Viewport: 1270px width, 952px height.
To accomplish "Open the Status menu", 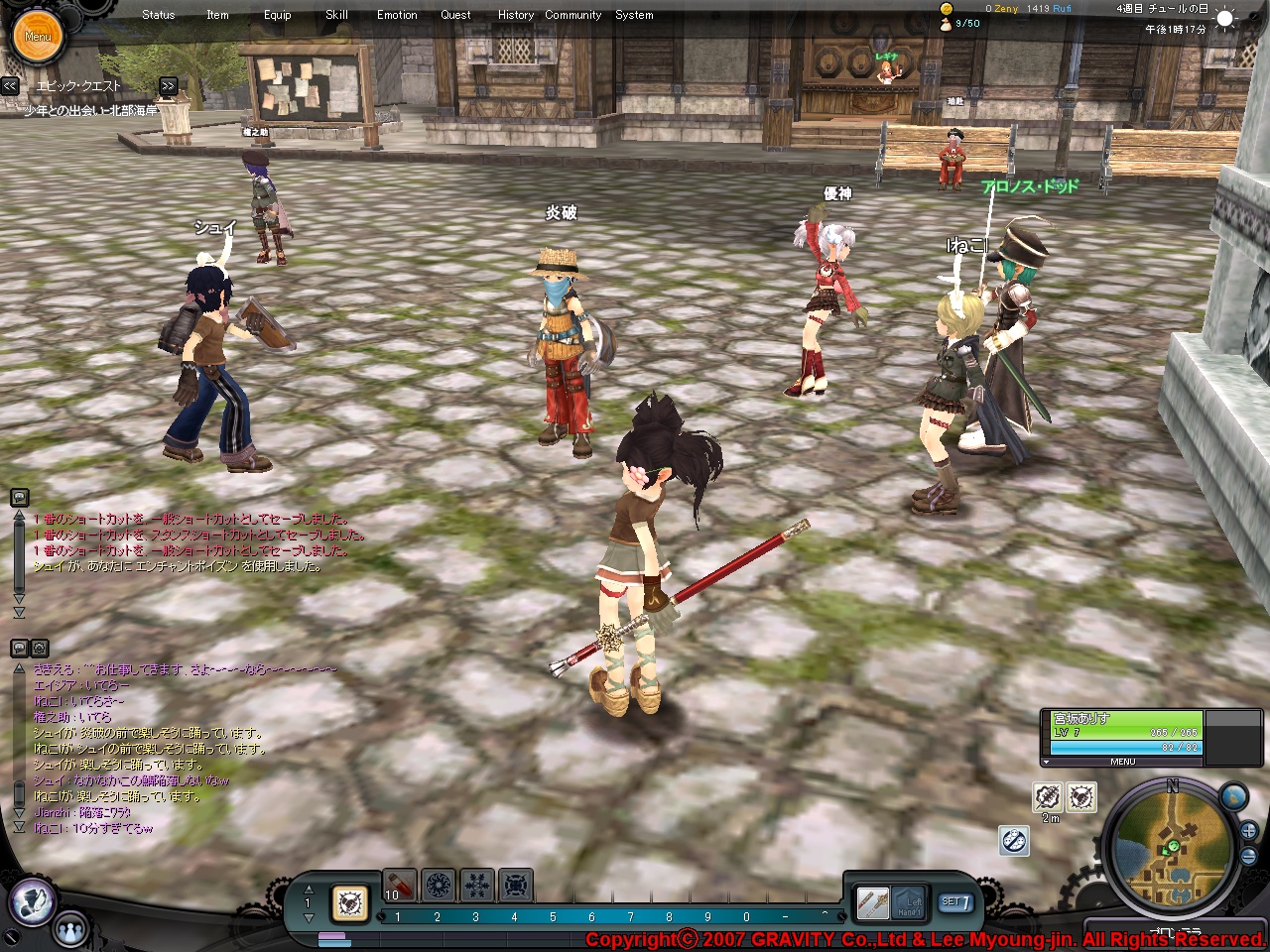I will [158, 15].
